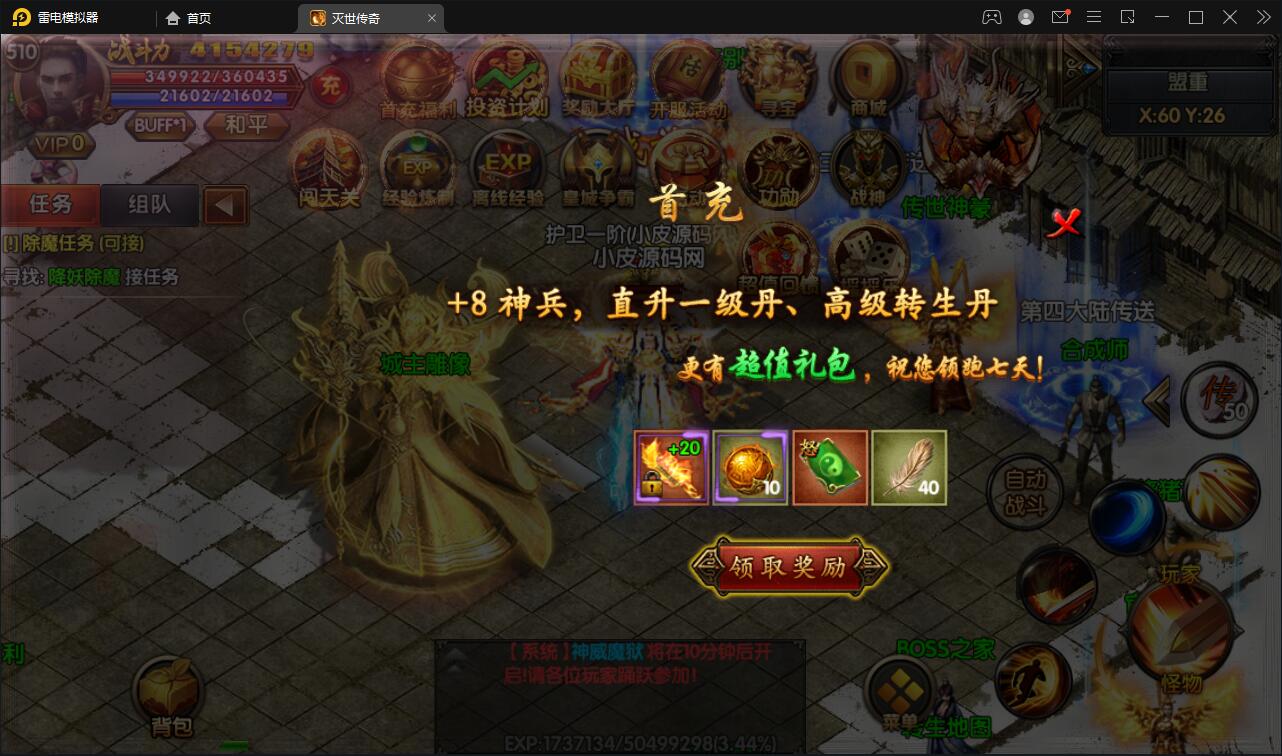Image resolution: width=1282 pixels, height=756 pixels.
Task: Toggle 和平 peace attack mode
Action: 247,126
